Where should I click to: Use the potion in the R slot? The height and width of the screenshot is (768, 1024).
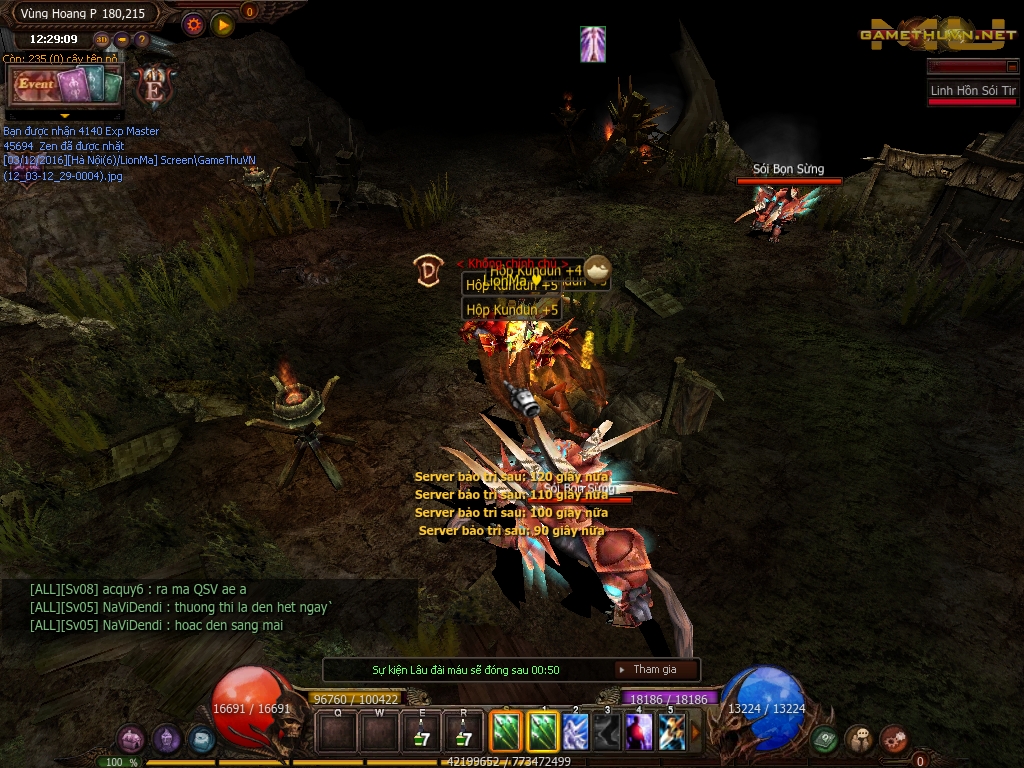coord(463,734)
